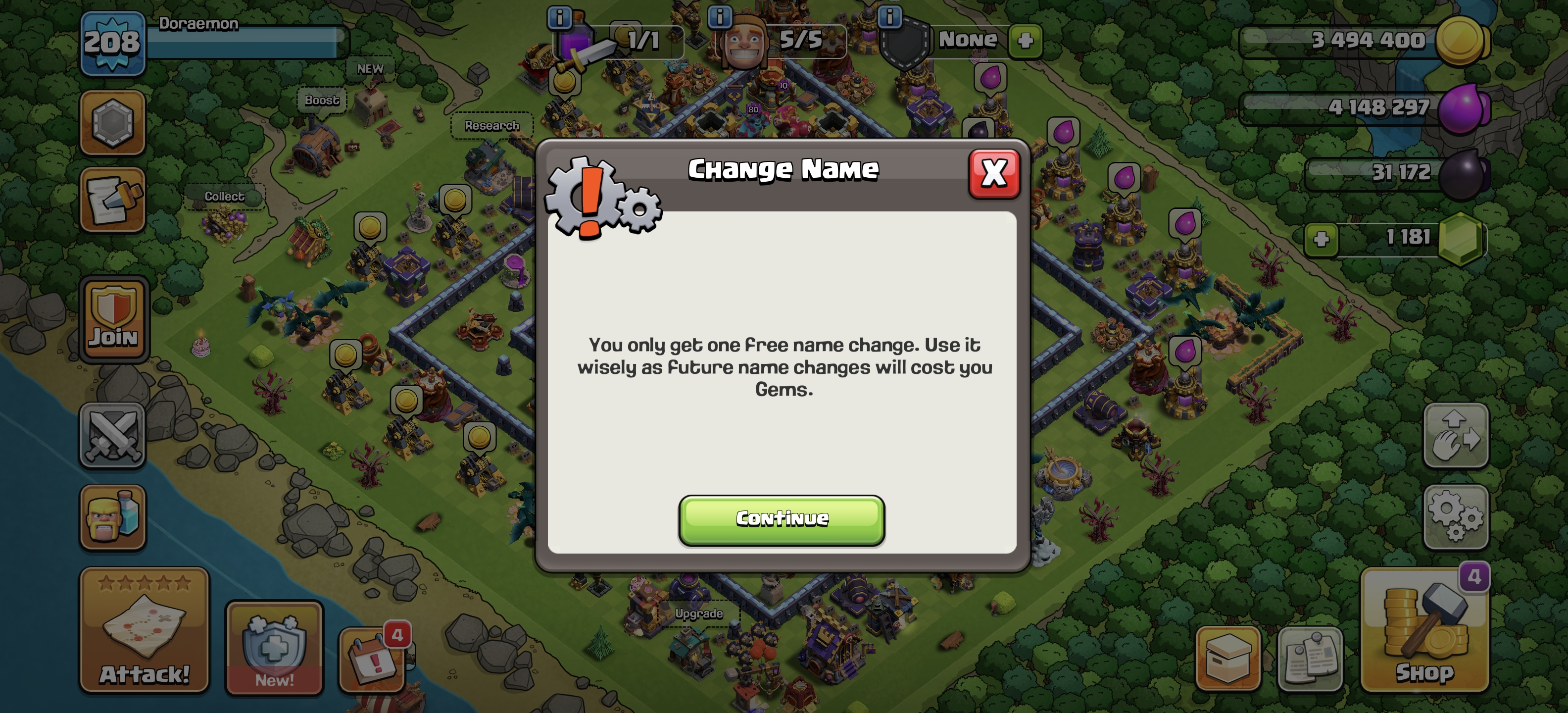Tap the Attack! map button
1568x713 pixels.
click(x=144, y=630)
